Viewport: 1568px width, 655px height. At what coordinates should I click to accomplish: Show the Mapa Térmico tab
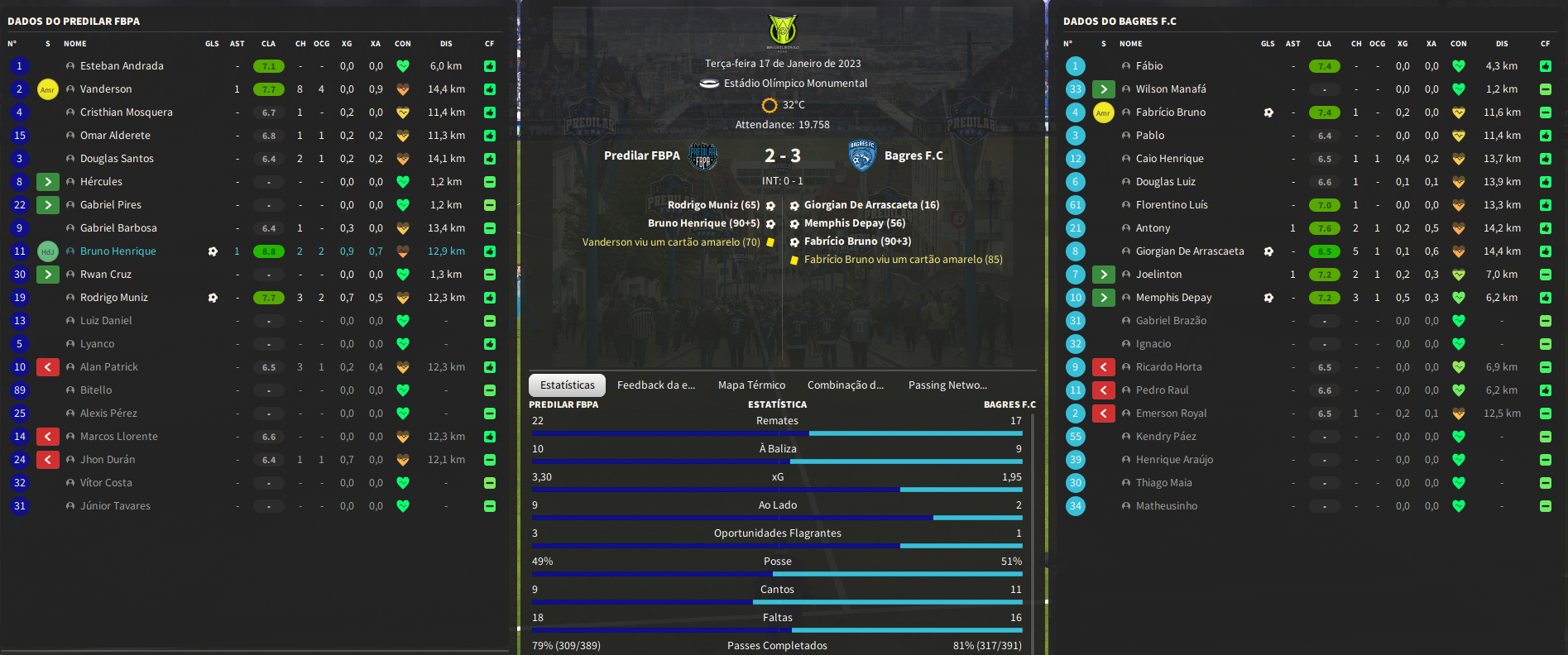(751, 385)
